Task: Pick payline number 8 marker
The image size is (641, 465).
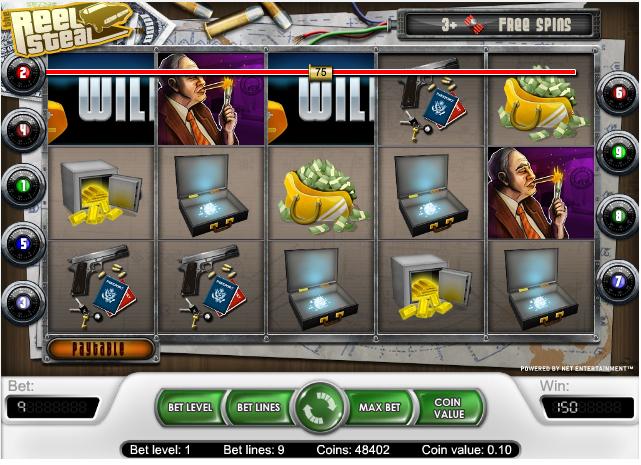Action: (x=618, y=211)
